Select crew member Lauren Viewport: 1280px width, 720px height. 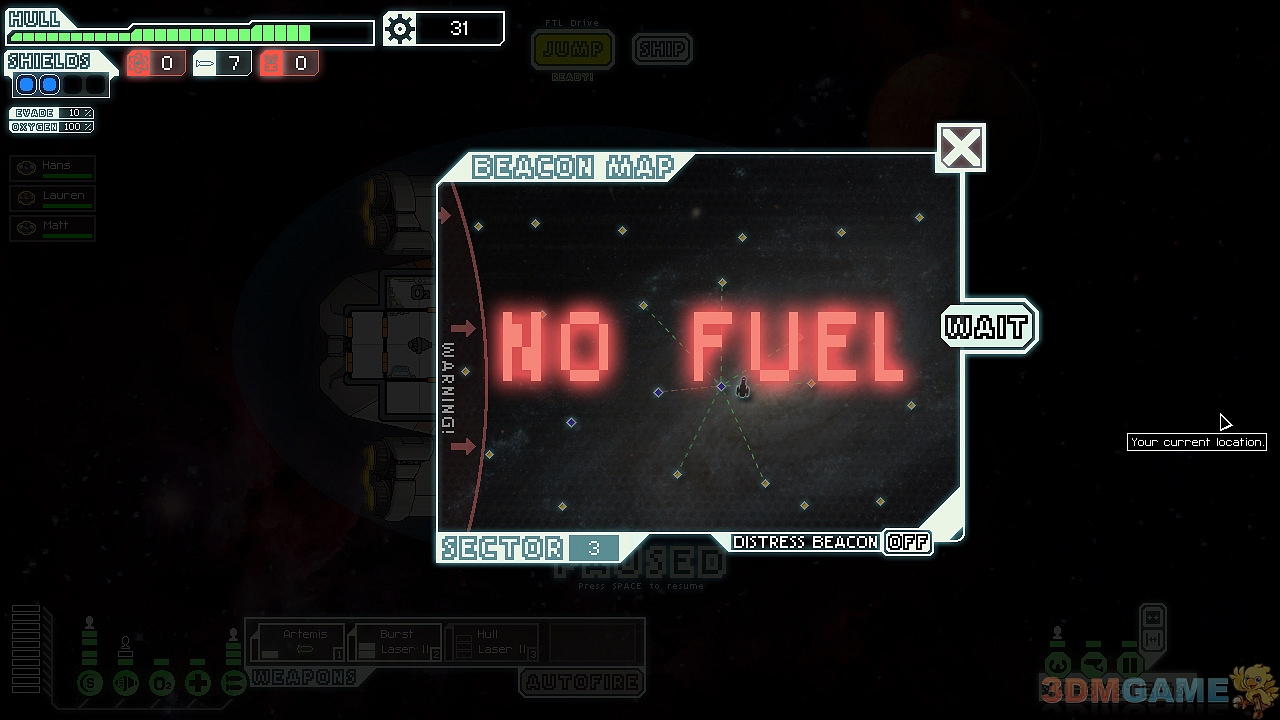point(53,198)
